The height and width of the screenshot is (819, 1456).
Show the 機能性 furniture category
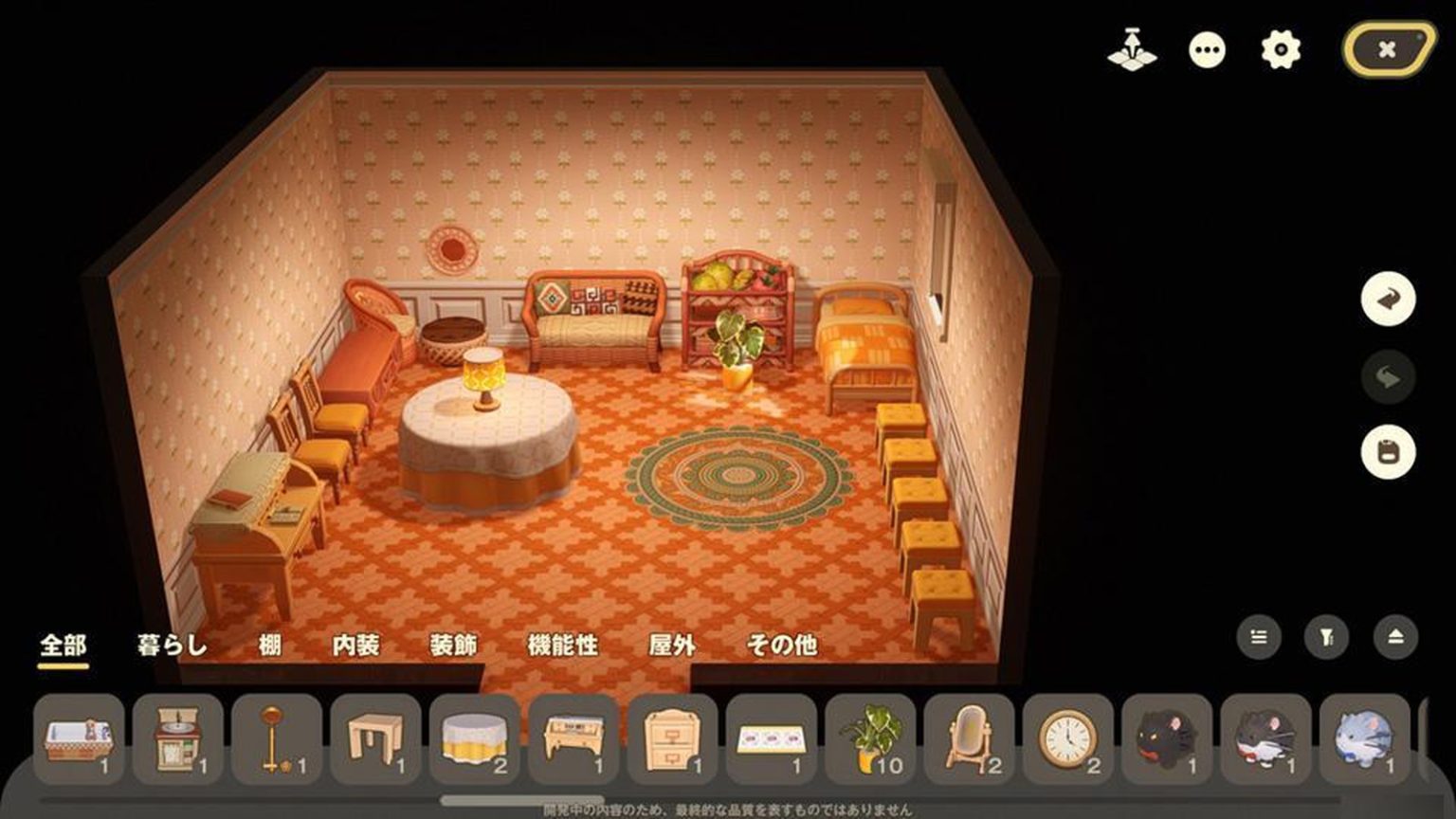pyautogui.click(x=563, y=646)
